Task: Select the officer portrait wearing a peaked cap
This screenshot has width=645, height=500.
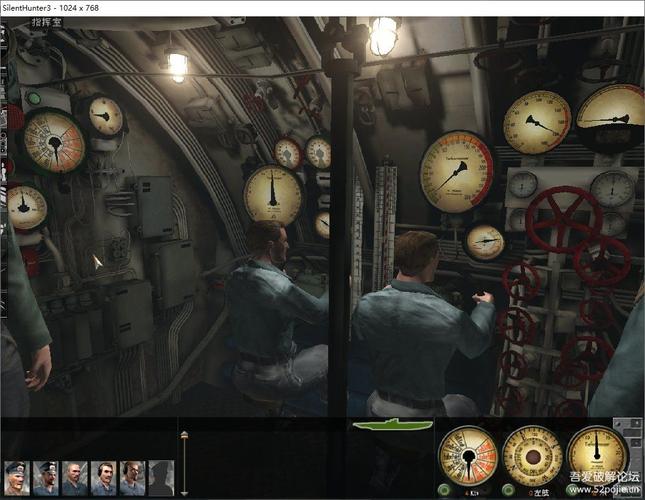Action: click(17, 479)
